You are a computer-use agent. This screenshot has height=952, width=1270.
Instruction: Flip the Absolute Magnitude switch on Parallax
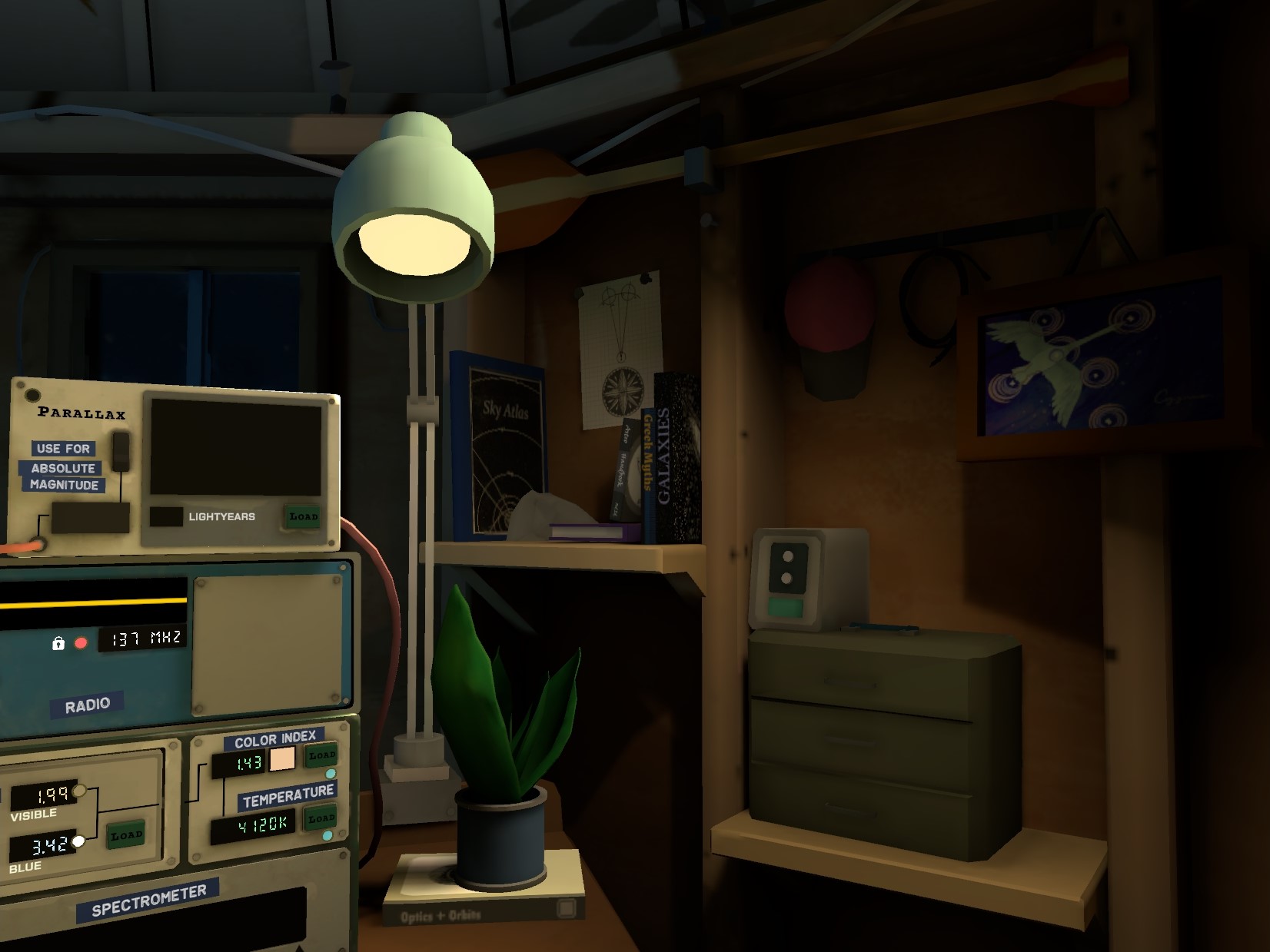click(x=121, y=451)
